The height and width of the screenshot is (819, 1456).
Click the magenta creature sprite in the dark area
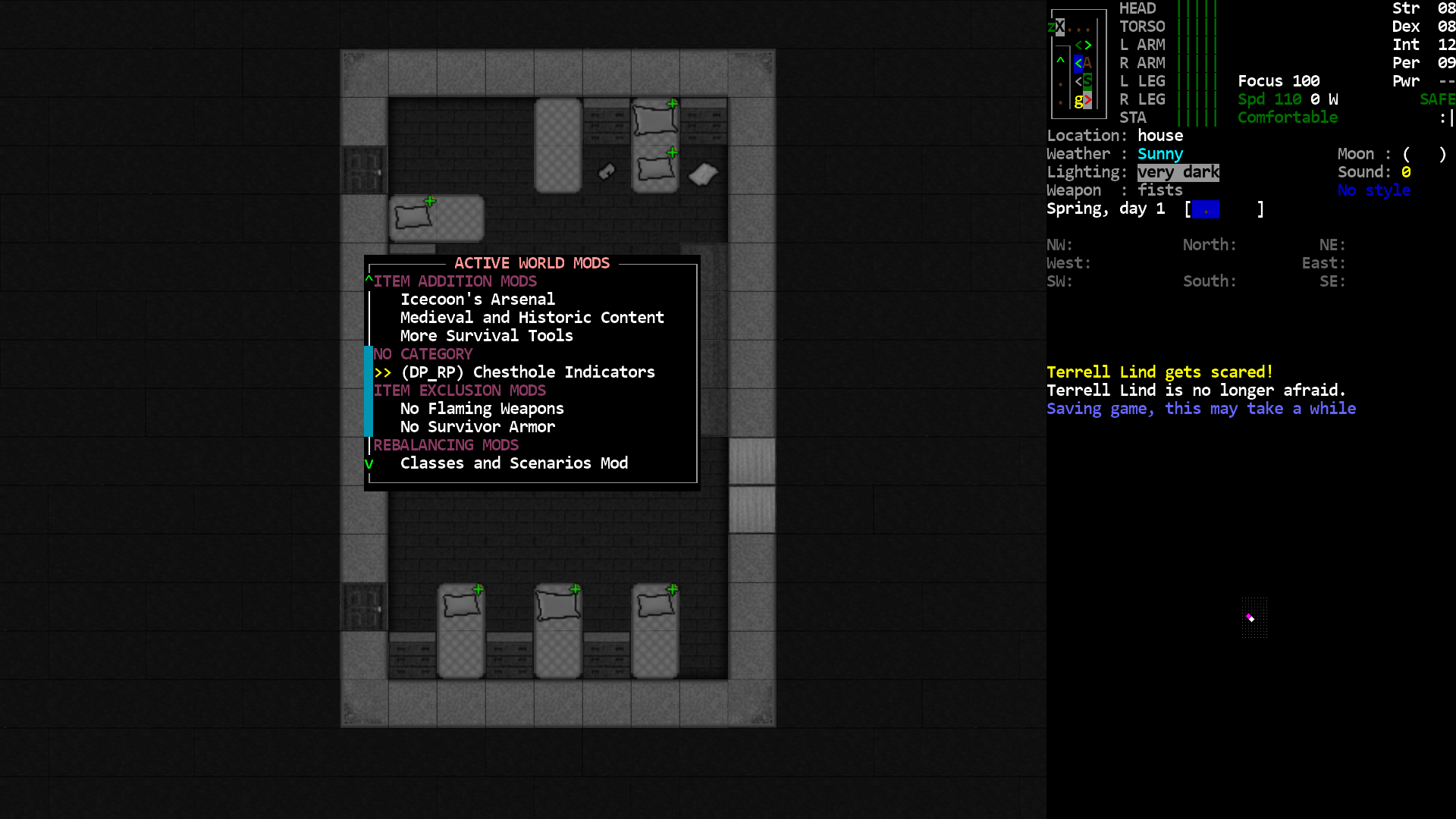(1248, 617)
